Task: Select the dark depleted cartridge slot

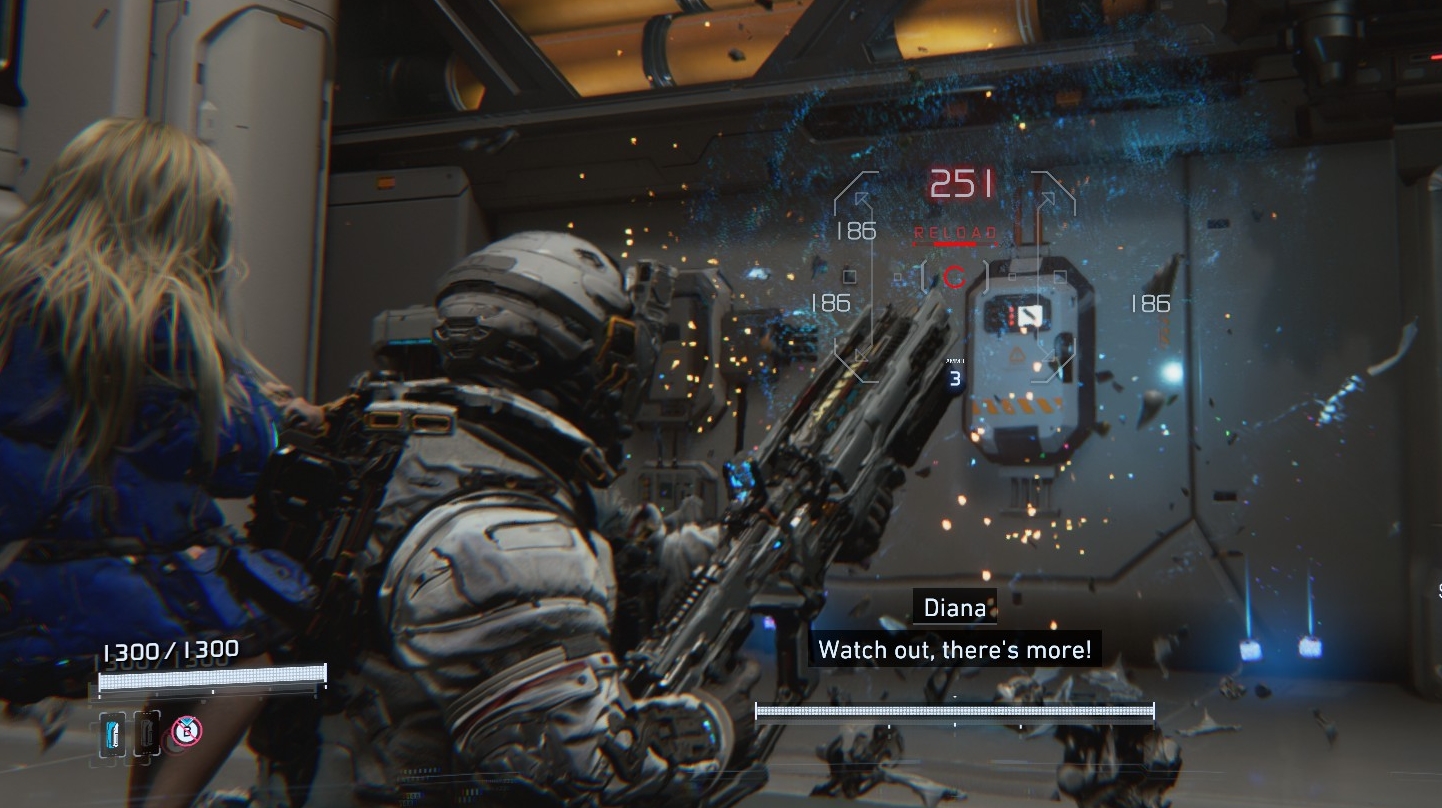Action: pyautogui.click(x=146, y=734)
